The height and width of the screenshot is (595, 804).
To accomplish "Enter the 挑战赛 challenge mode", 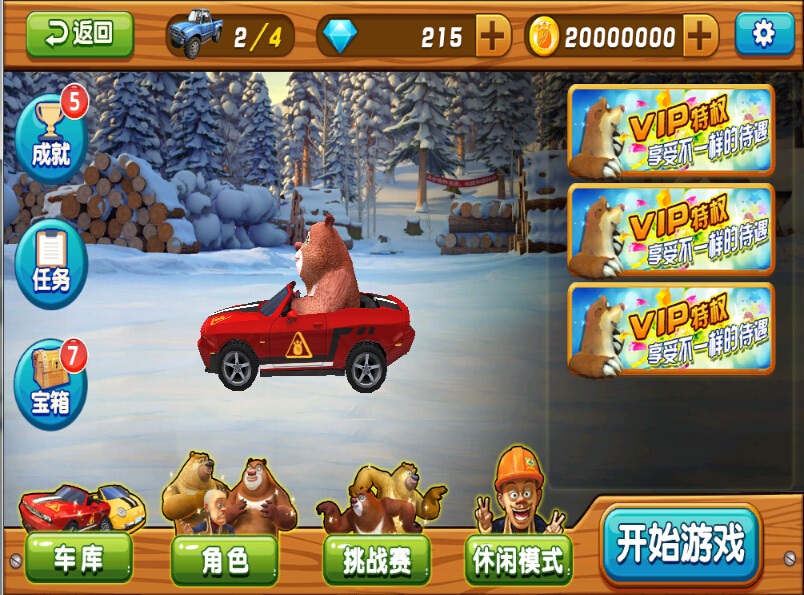I will (376, 559).
